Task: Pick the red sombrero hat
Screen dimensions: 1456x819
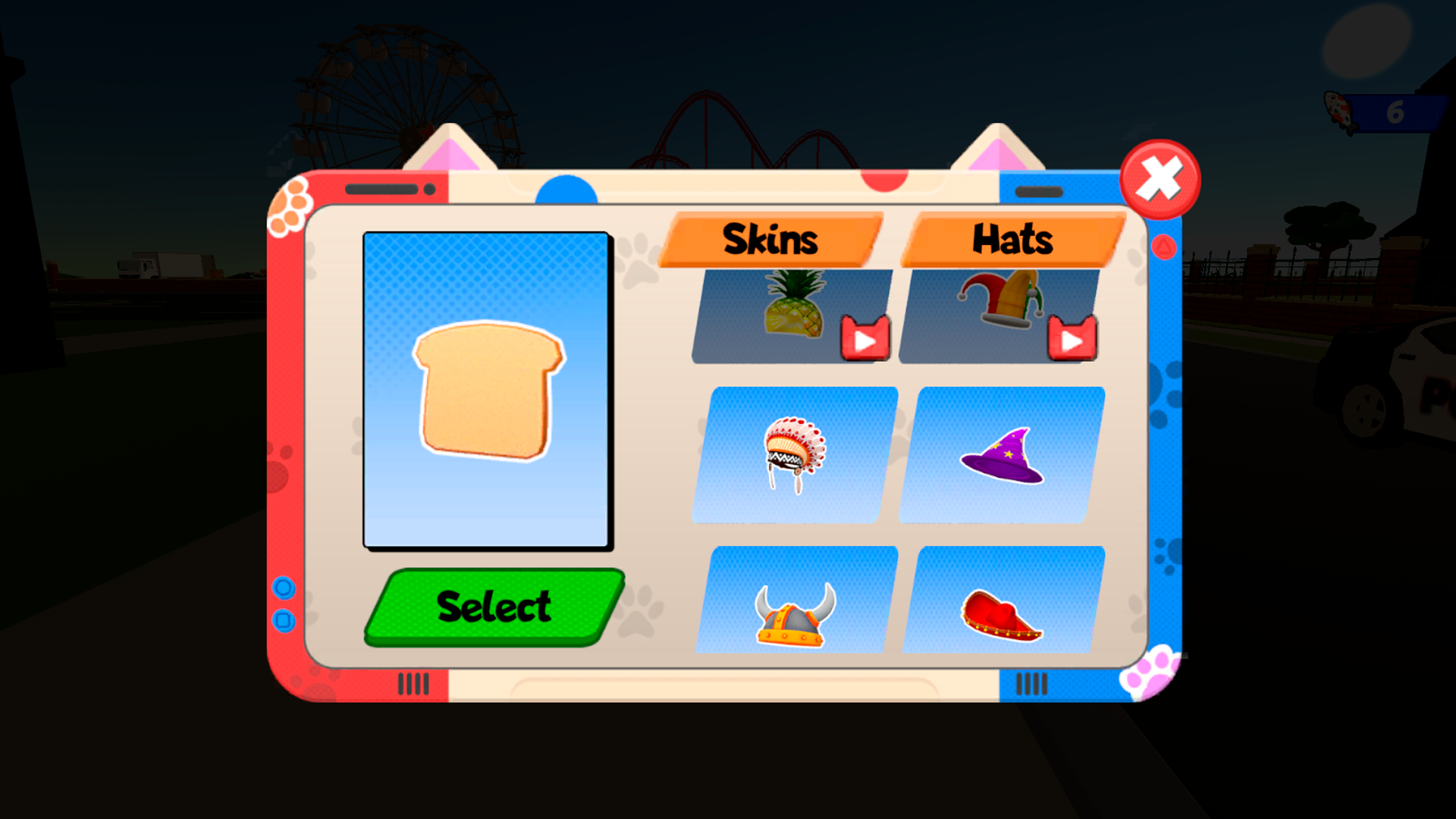Action: tap(1003, 614)
